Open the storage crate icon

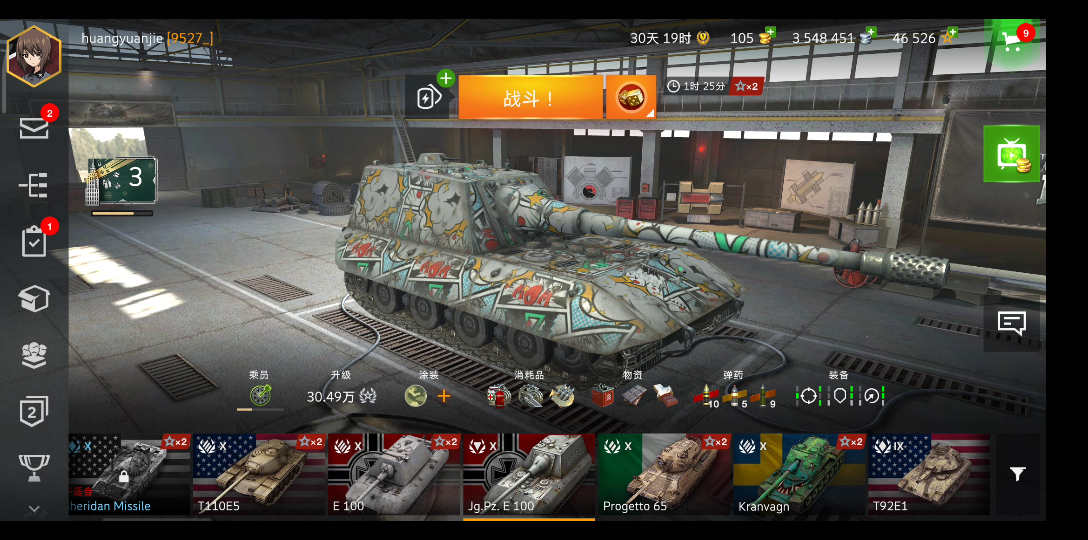click(34, 298)
